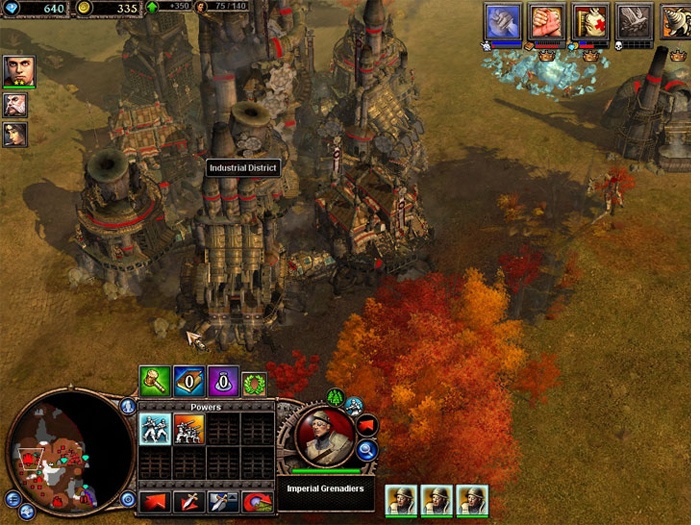
Task: Select the dark-haired hero portrait
Action: (x=15, y=134)
